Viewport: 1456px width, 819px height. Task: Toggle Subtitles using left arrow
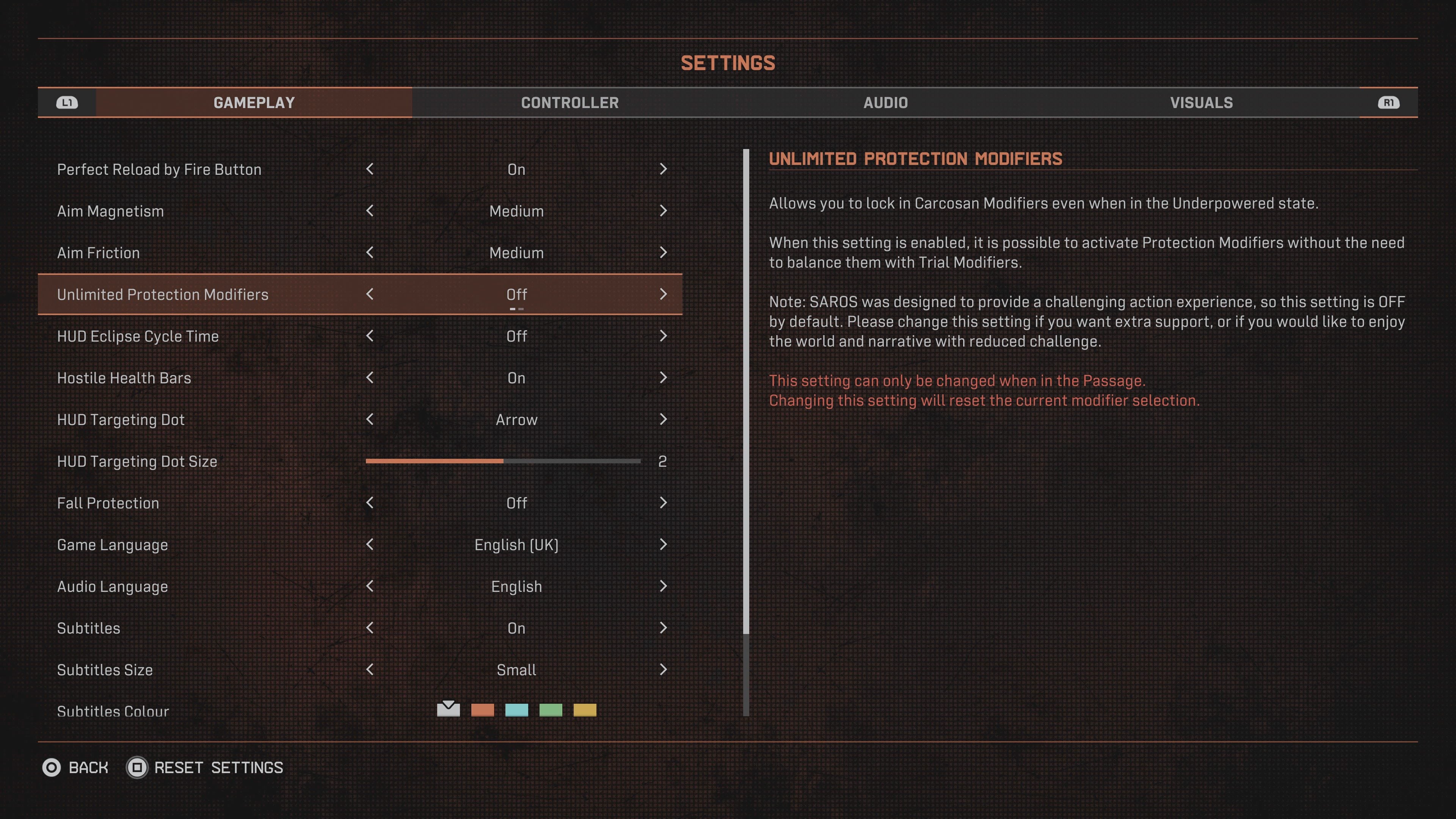370,628
